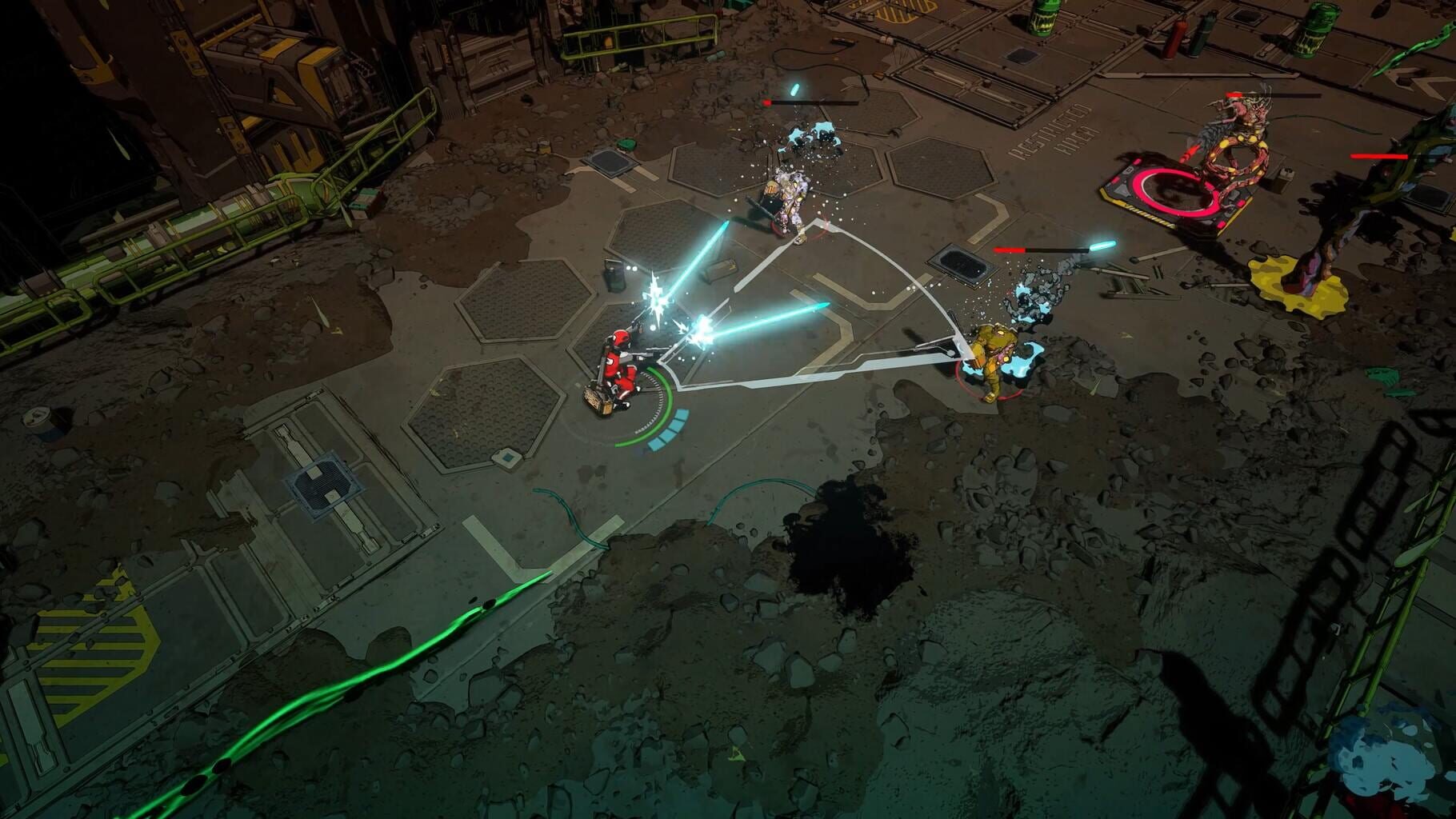This screenshot has width=1456, height=819.
Task: Click the red enemy health bar above the serpent
Action: (x=1236, y=94)
